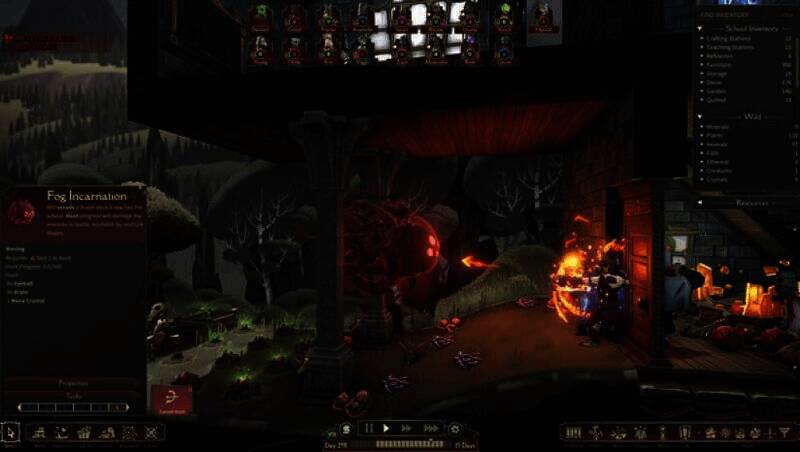Screen dimensions: 800x452
Task: Click the filter funnel icon
Action: [785, 432]
